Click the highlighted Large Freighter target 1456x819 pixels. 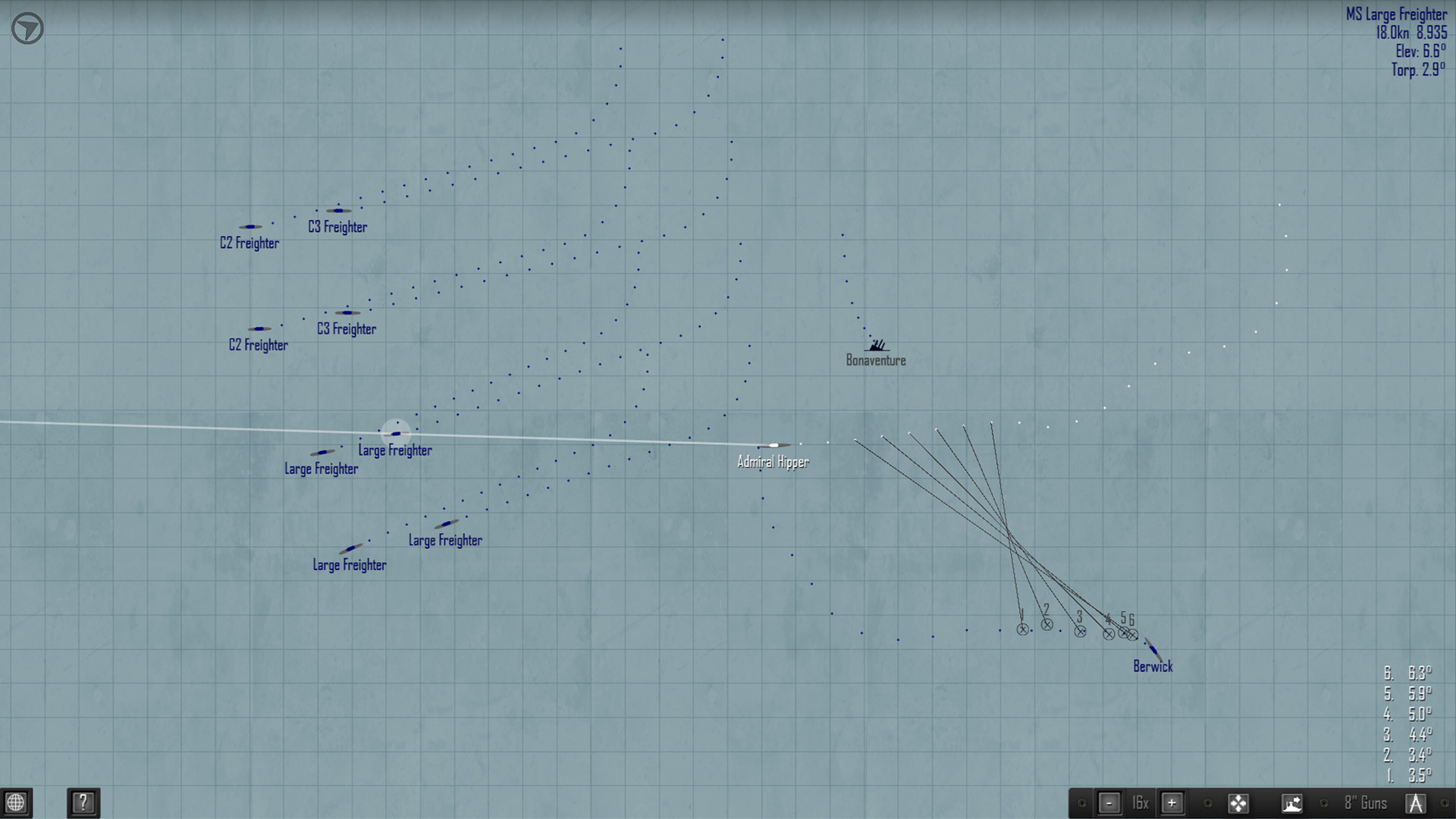(x=395, y=434)
